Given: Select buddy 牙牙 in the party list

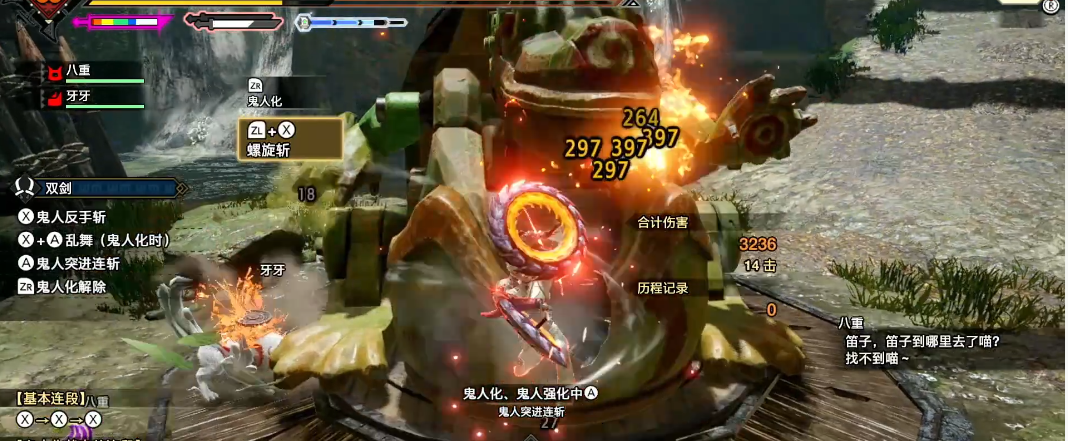Looking at the screenshot, I should point(90,97).
